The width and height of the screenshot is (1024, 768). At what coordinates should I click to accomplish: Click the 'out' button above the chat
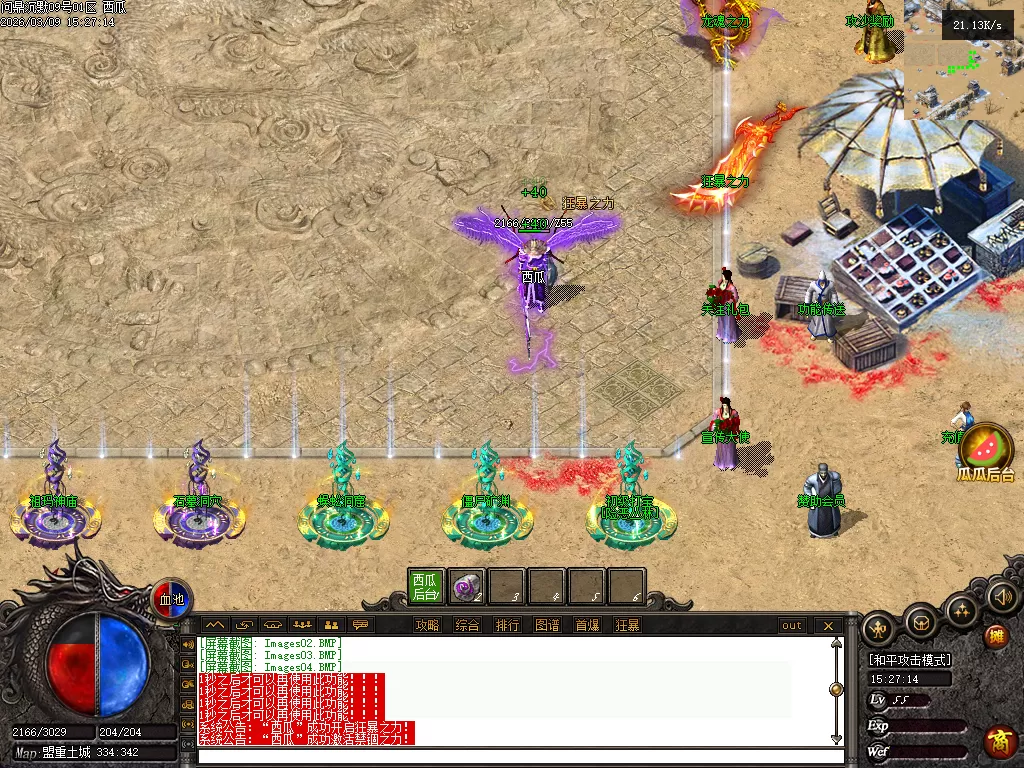coord(792,626)
